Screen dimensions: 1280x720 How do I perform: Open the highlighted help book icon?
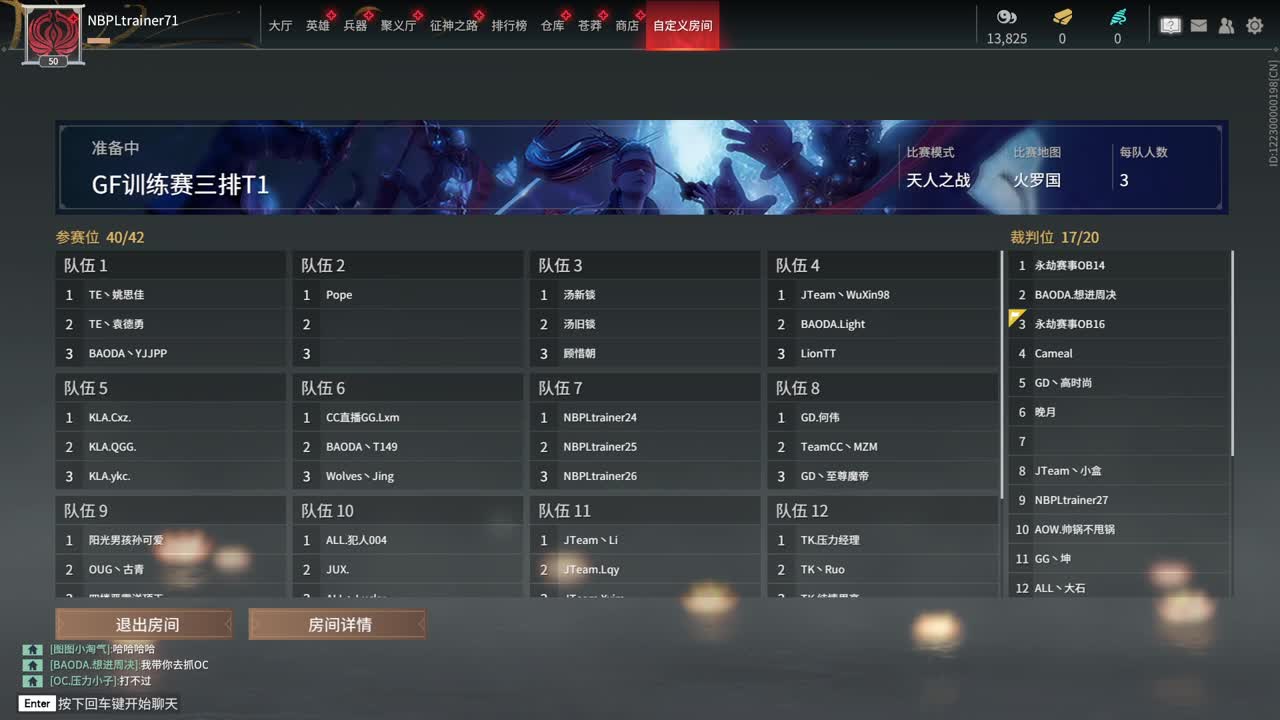pos(1170,25)
